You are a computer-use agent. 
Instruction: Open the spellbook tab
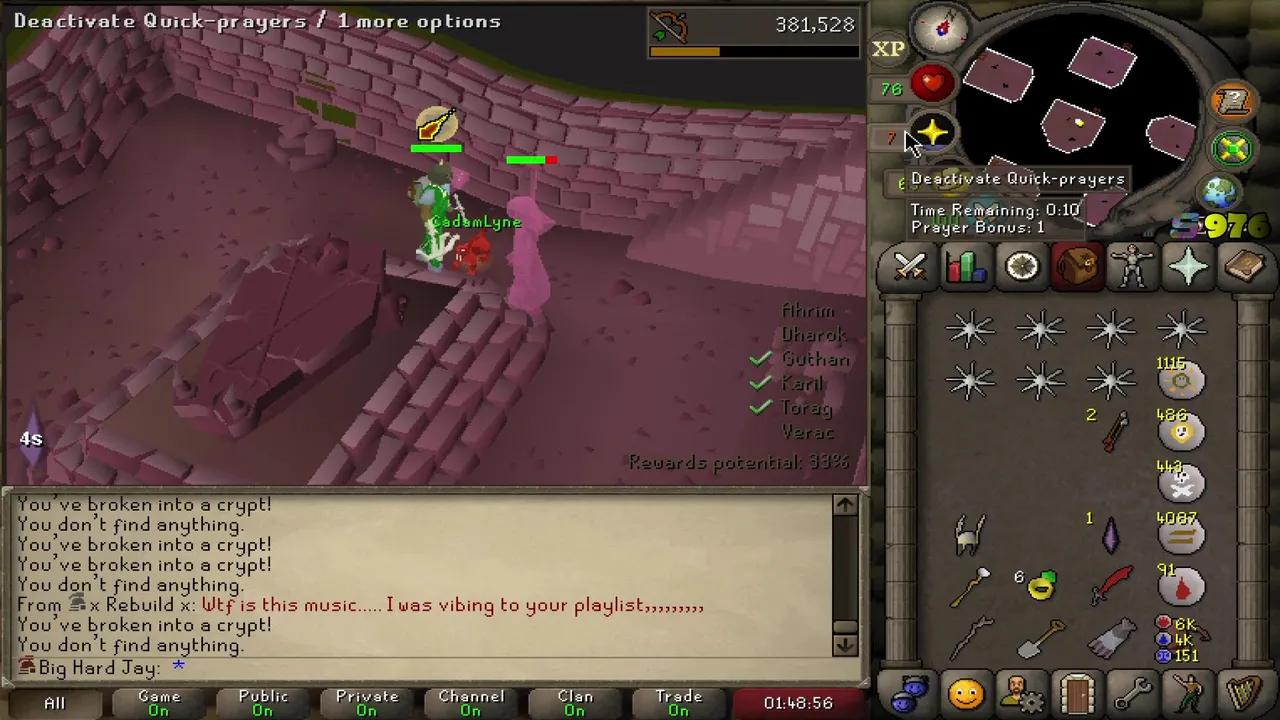(1244, 265)
